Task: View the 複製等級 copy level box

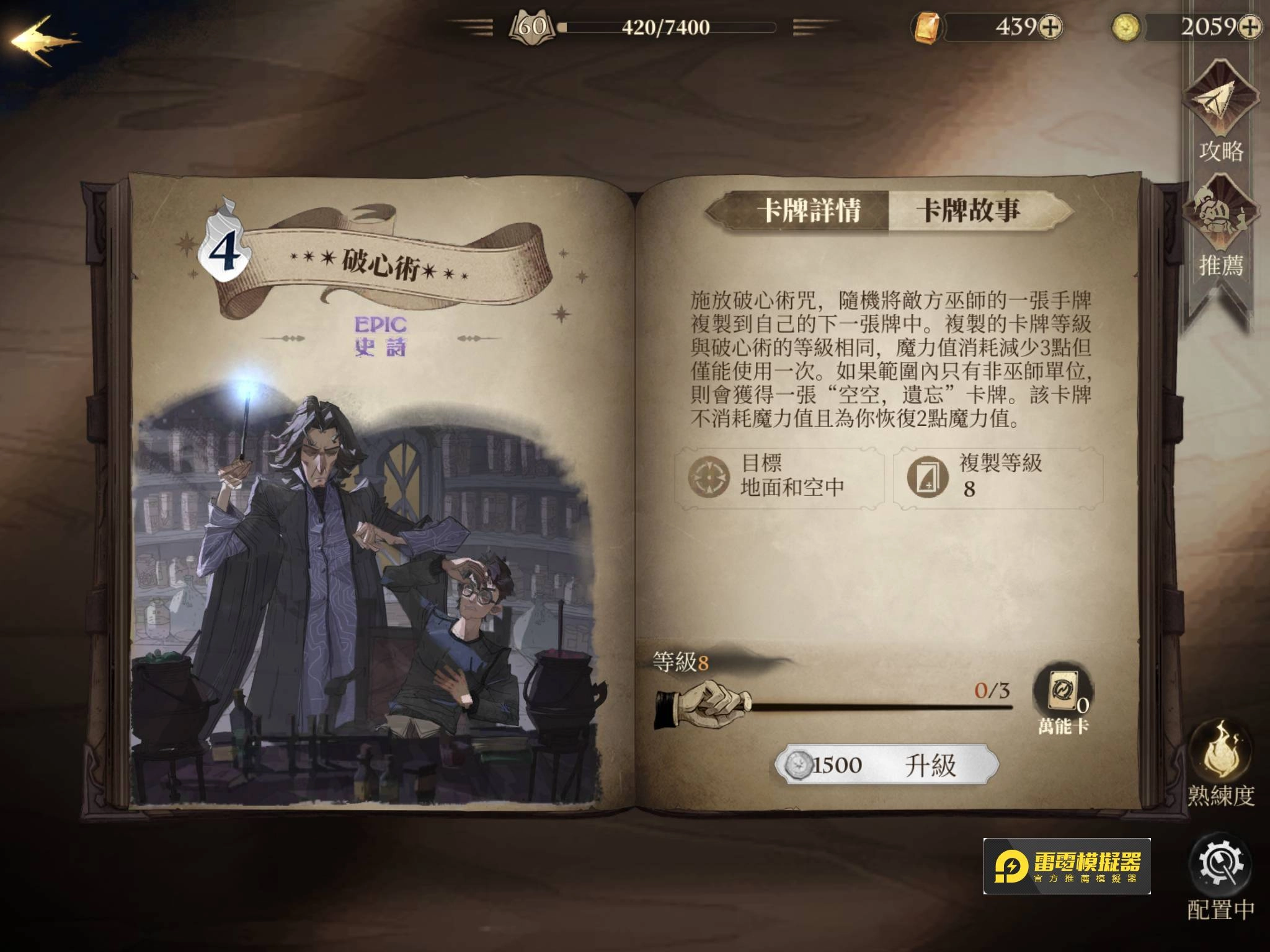Action: click(x=998, y=477)
